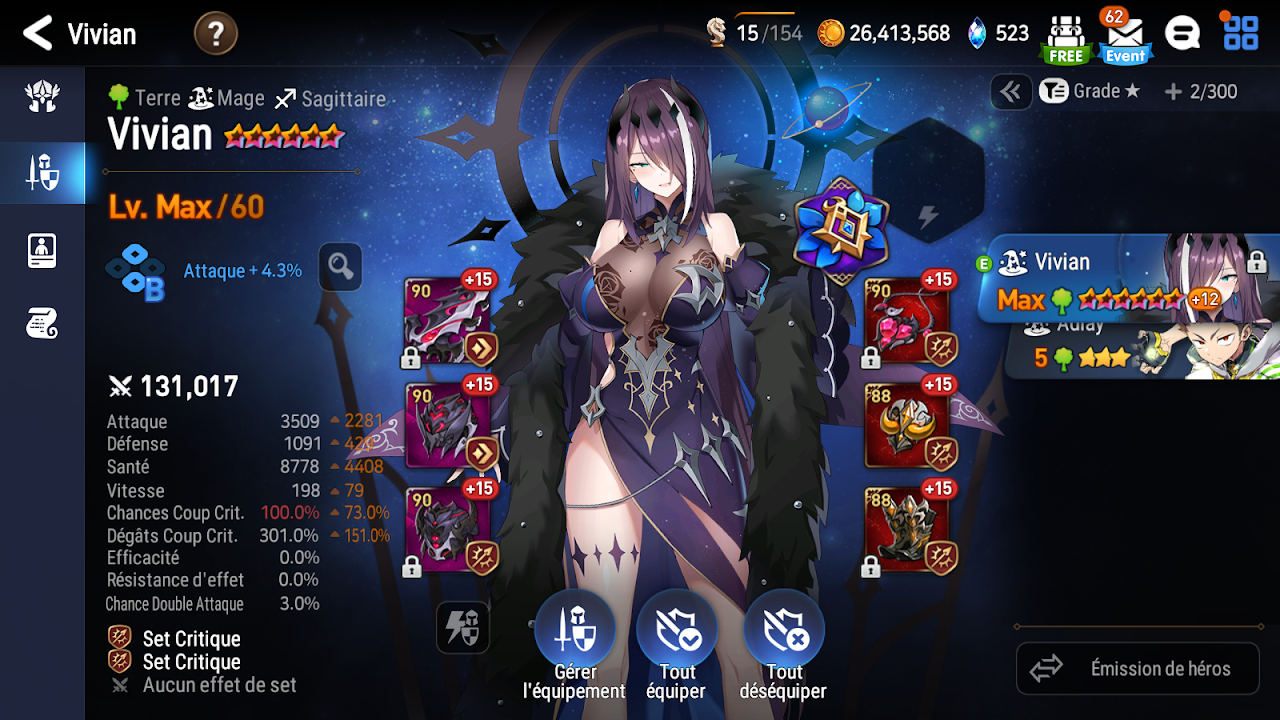Open Émission de héros
Image resolution: width=1280 pixels, height=720 pixels.
click(1138, 669)
